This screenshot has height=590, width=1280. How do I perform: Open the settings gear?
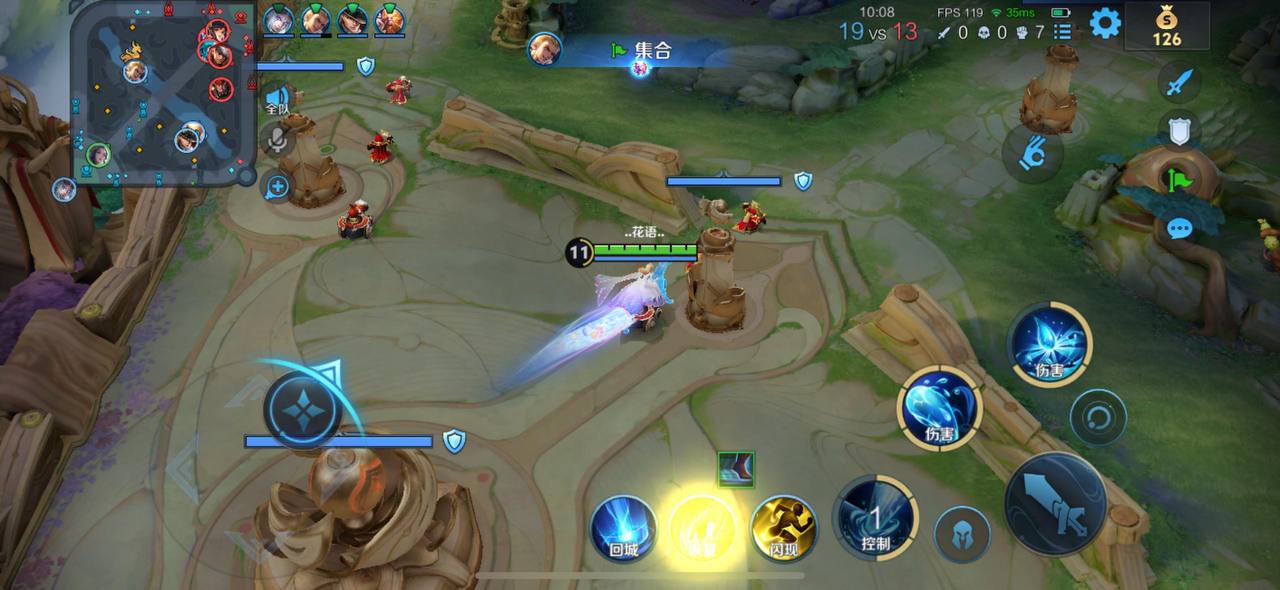[1105, 23]
